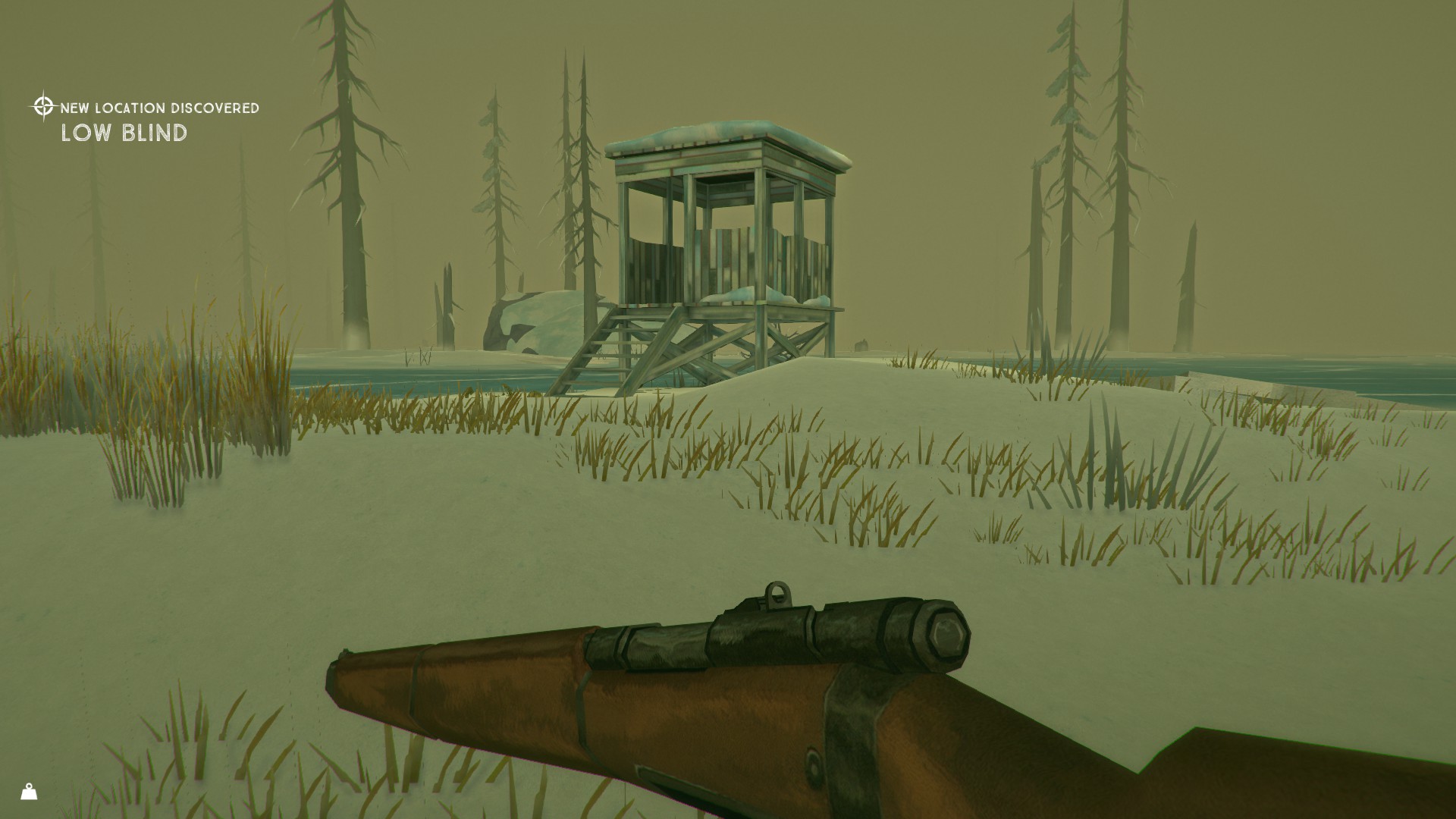The width and height of the screenshot is (1456, 819).
Task: Click the carry weight bag icon
Action: tap(30, 792)
